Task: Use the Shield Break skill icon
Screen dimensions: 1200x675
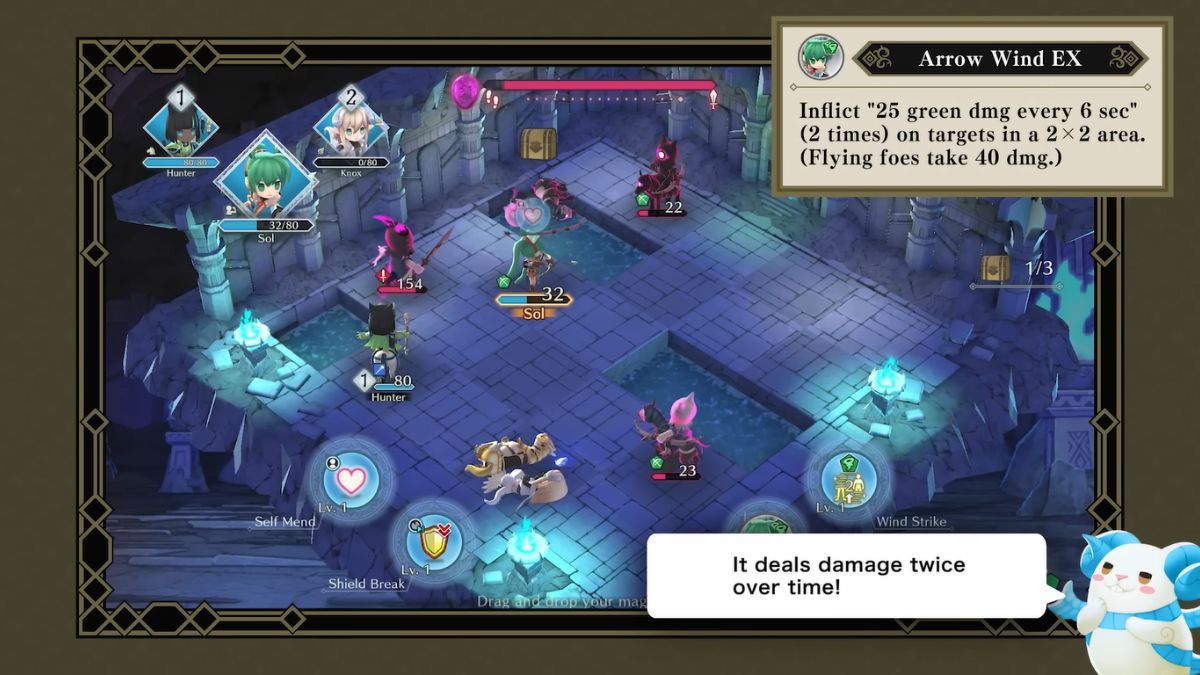Action: pos(434,542)
